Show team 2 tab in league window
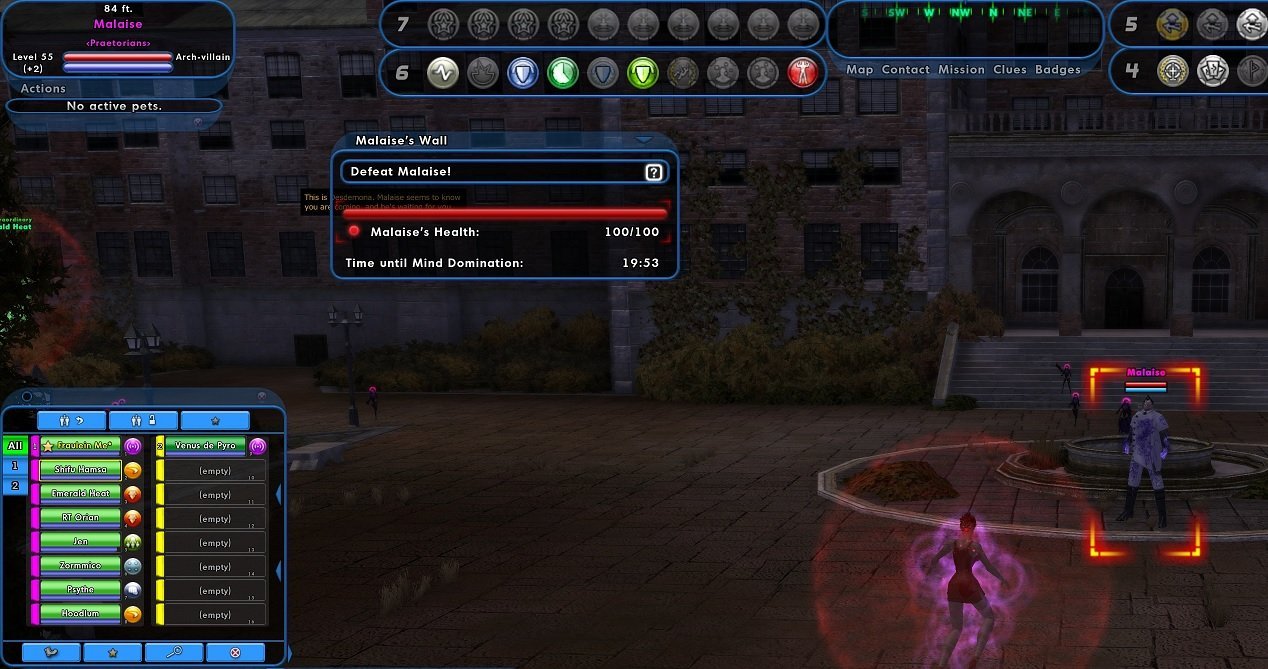This screenshot has width=1268, height=669. click(15, 486)
